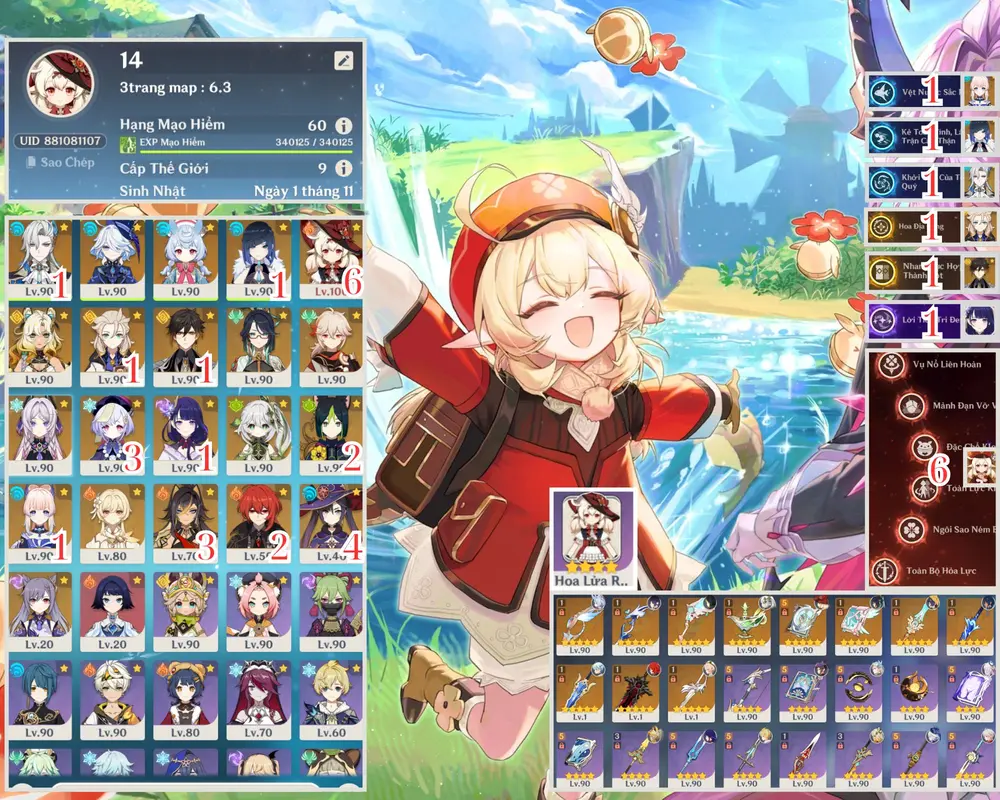The image size is (1000, 800).
Task: Pick the red-haired Diluc character card
Action: coord(258,522)
